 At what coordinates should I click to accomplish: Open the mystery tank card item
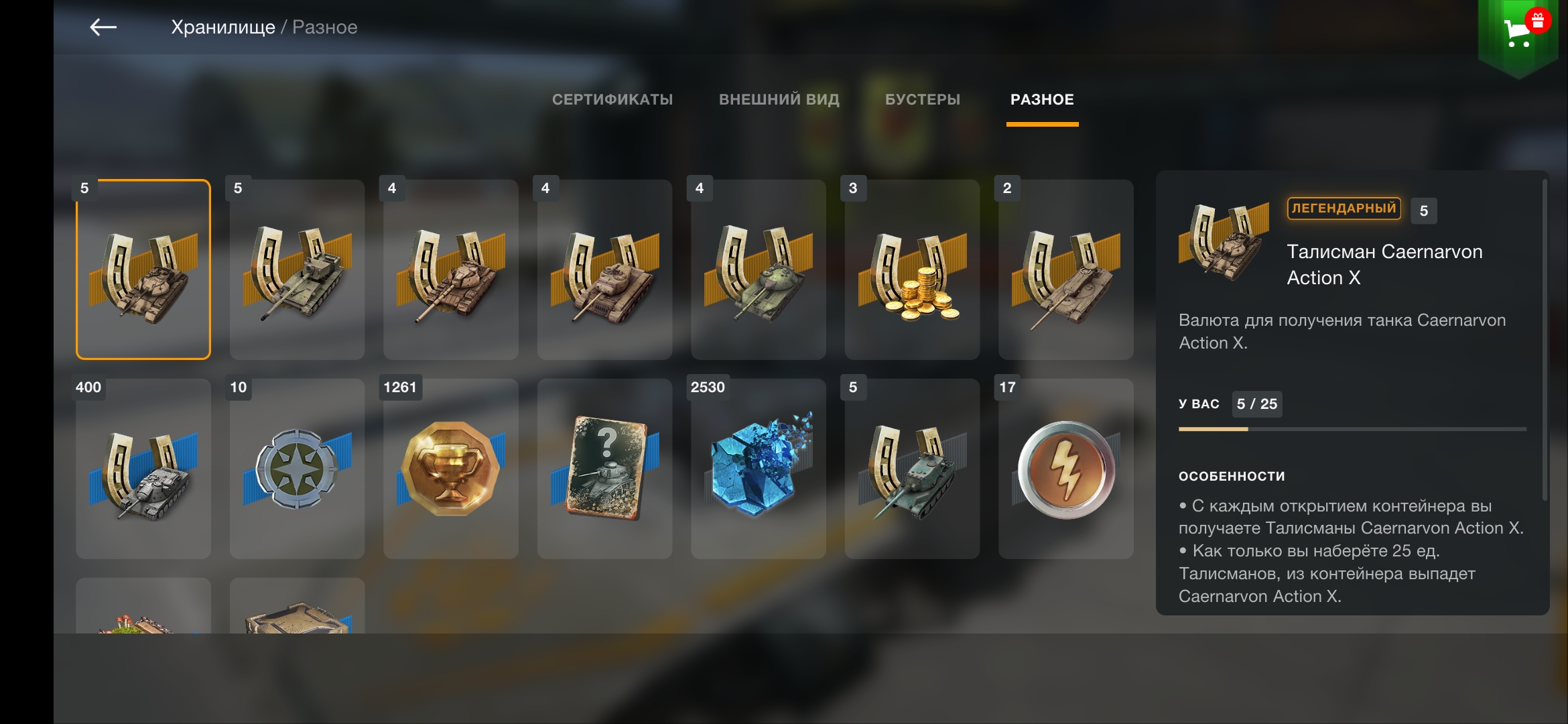point(604,469)
